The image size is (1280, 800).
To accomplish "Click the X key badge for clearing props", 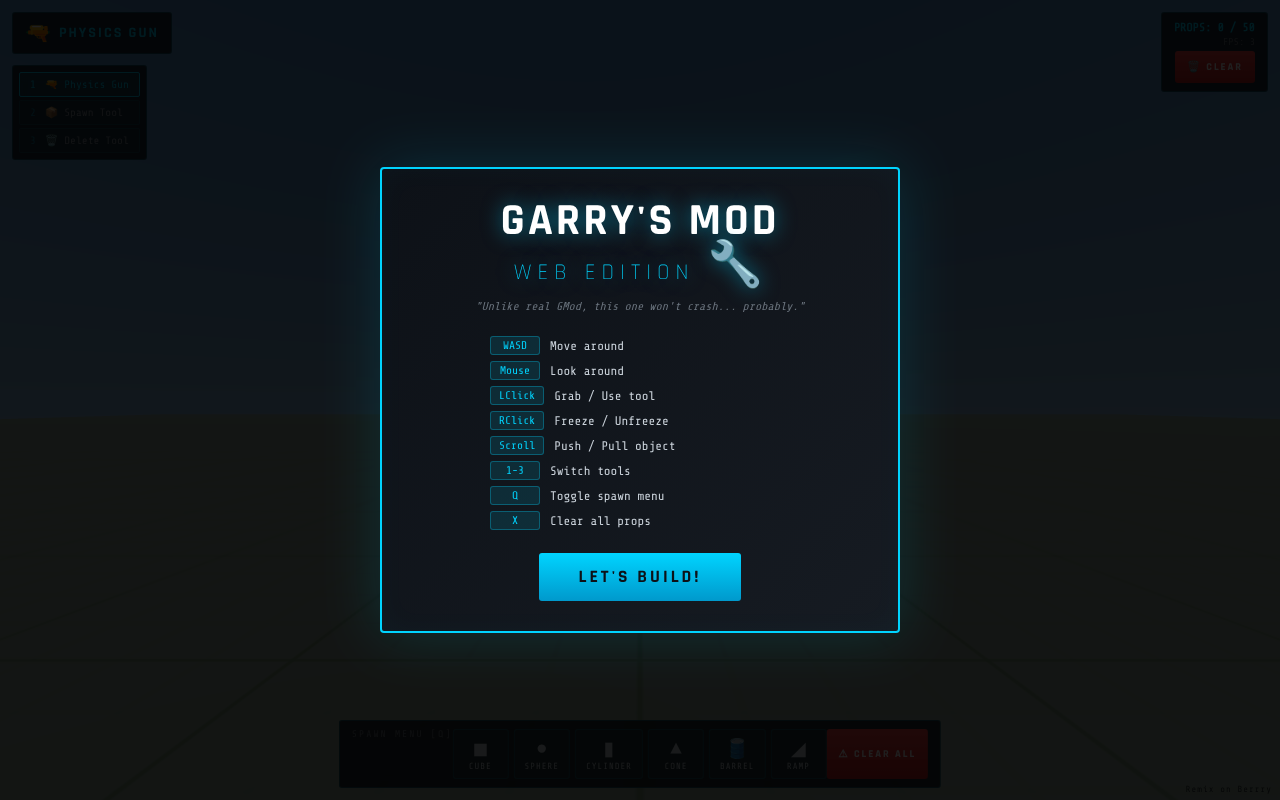I will point(514,520).
